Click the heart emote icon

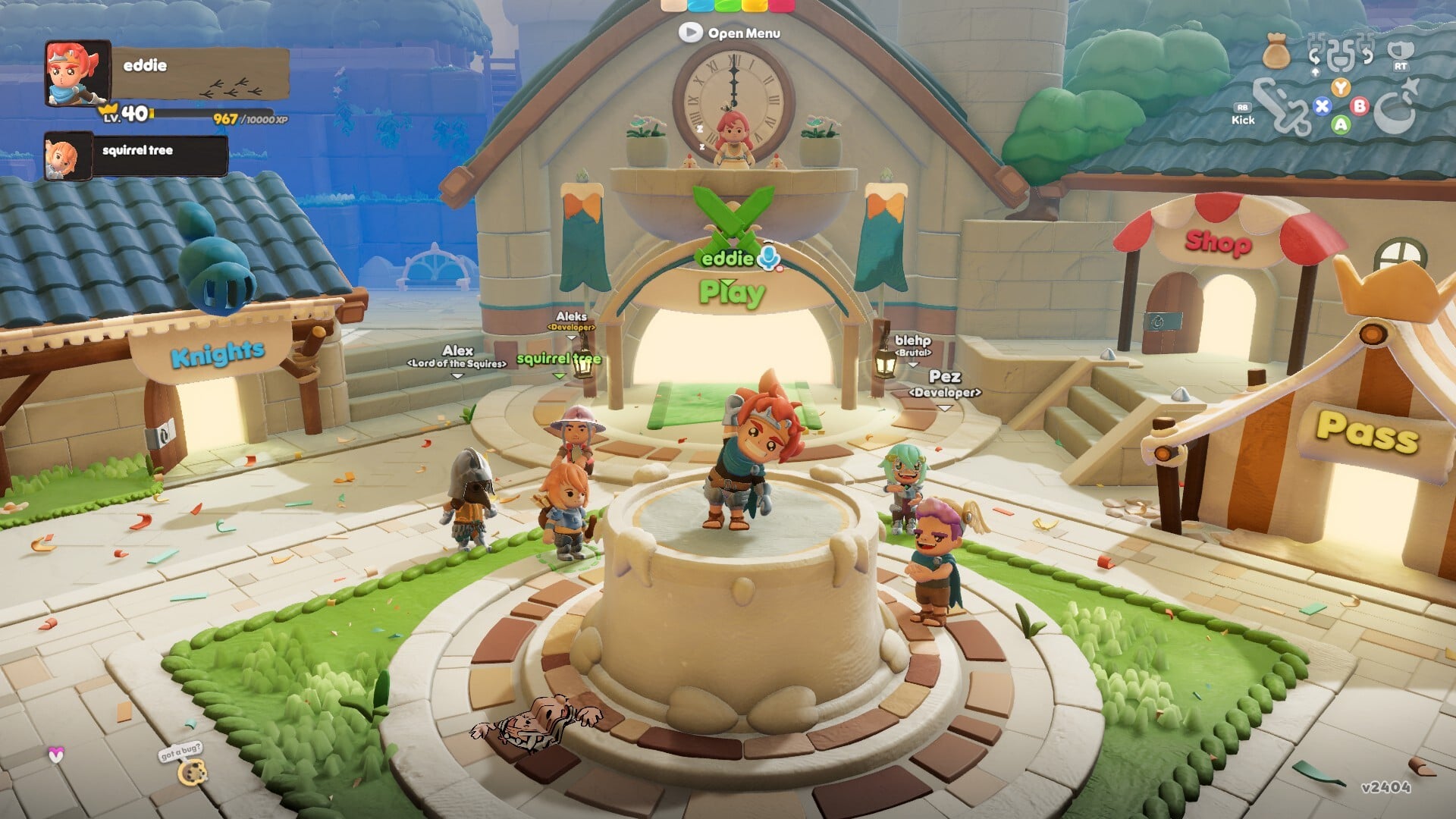point(57,754)
